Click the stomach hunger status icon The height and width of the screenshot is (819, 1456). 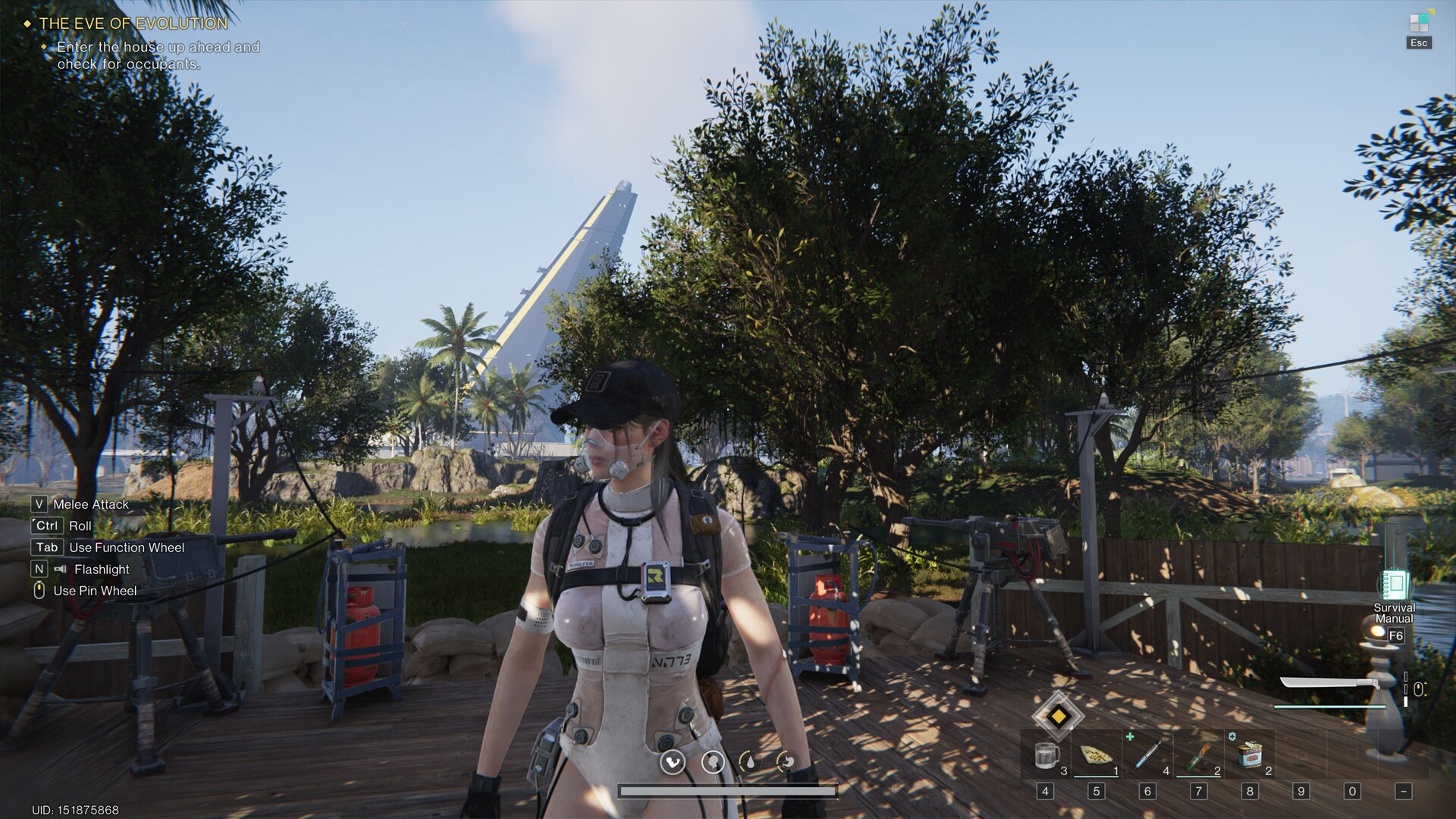pos(786,762)
